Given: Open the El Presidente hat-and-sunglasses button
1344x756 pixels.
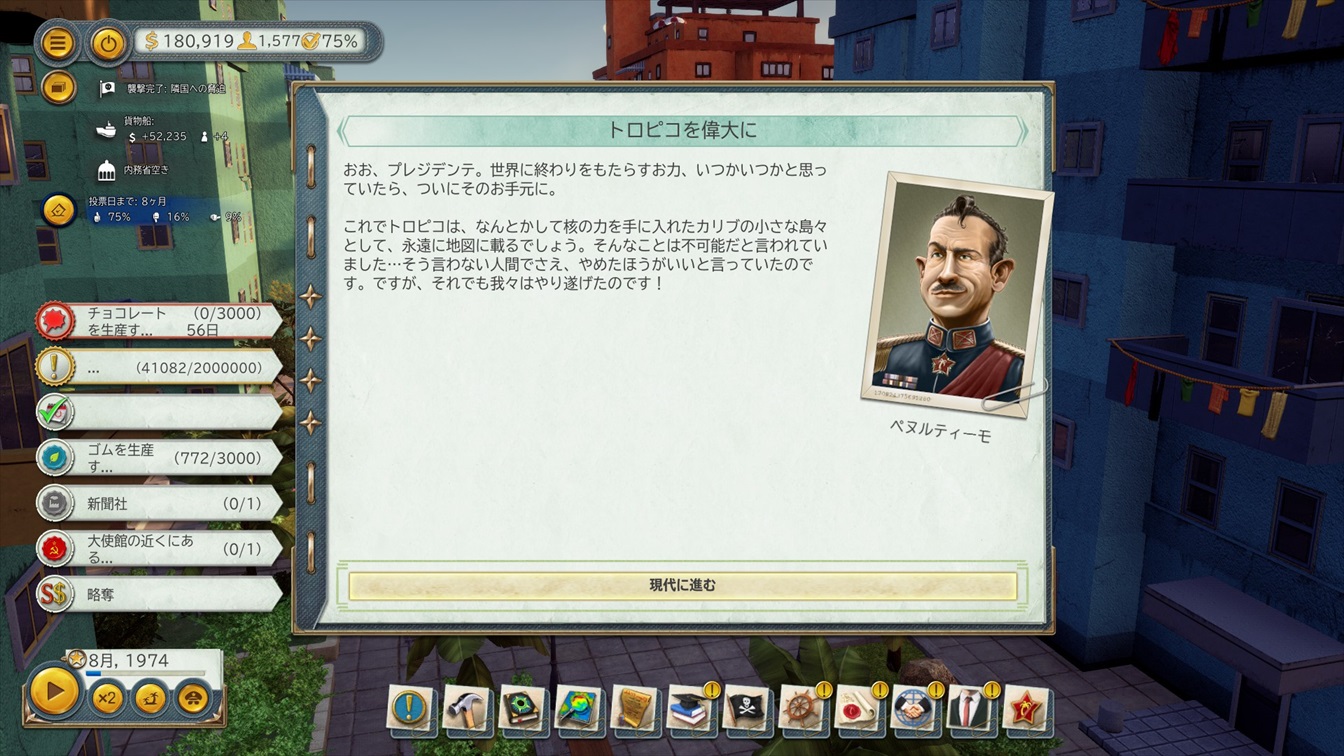Looking at the screenshot, I should [x=193, y=697].
